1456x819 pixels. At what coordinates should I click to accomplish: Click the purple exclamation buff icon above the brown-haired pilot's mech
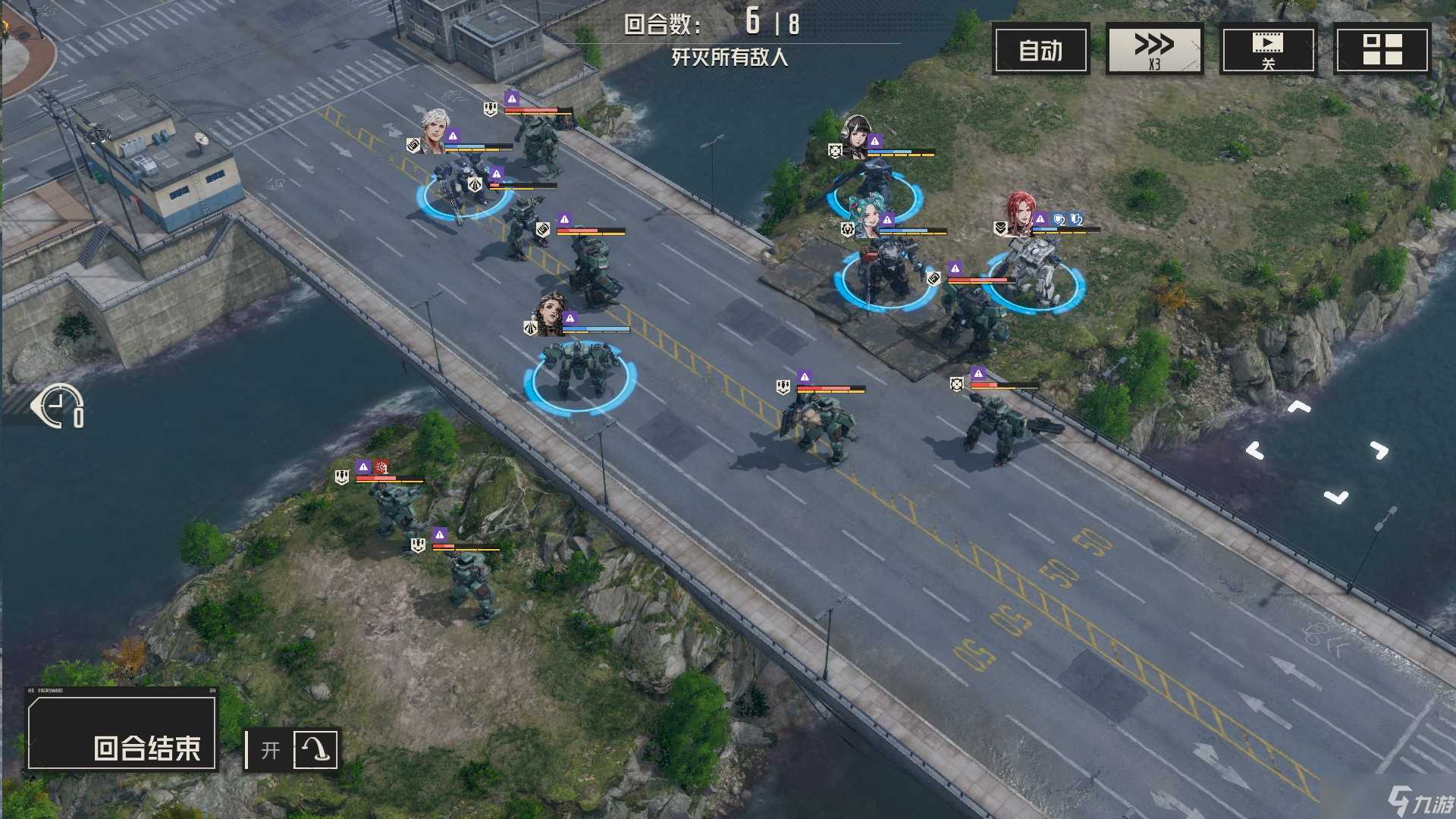[570, 318]
